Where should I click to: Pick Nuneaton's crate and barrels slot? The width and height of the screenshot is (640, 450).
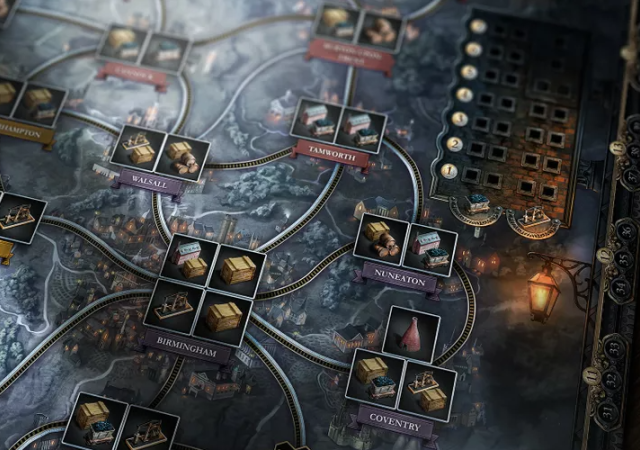(381, 238)
